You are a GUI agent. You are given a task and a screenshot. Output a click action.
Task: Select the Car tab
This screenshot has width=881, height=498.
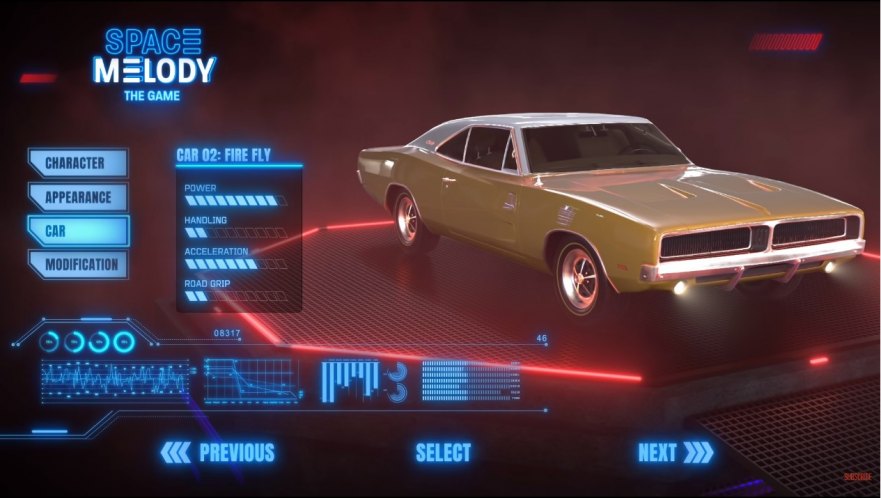coord(77,231)
